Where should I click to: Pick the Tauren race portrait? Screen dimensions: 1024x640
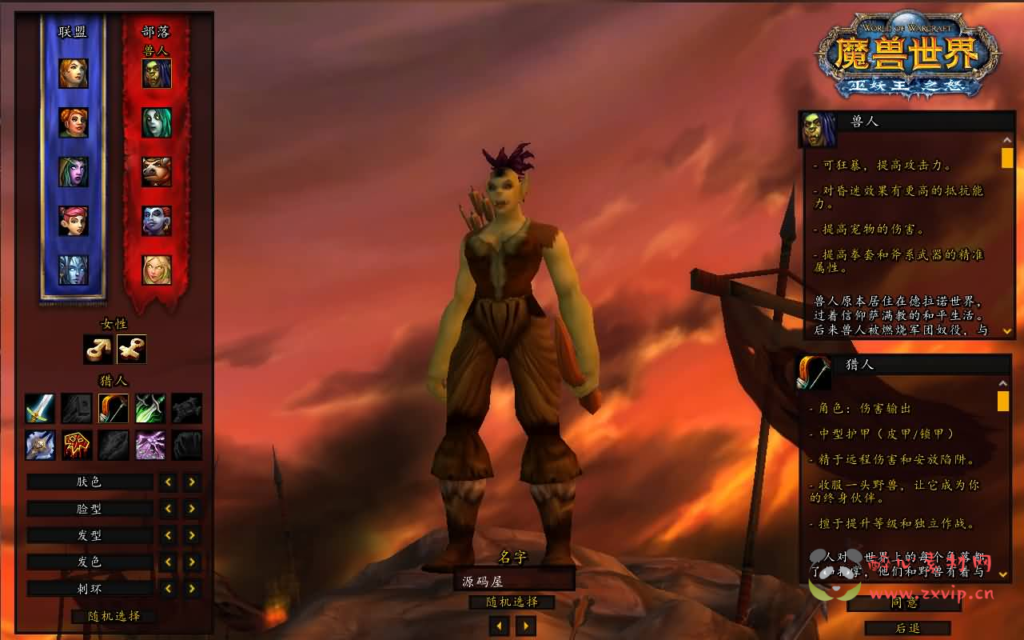(x=156, y=171)
